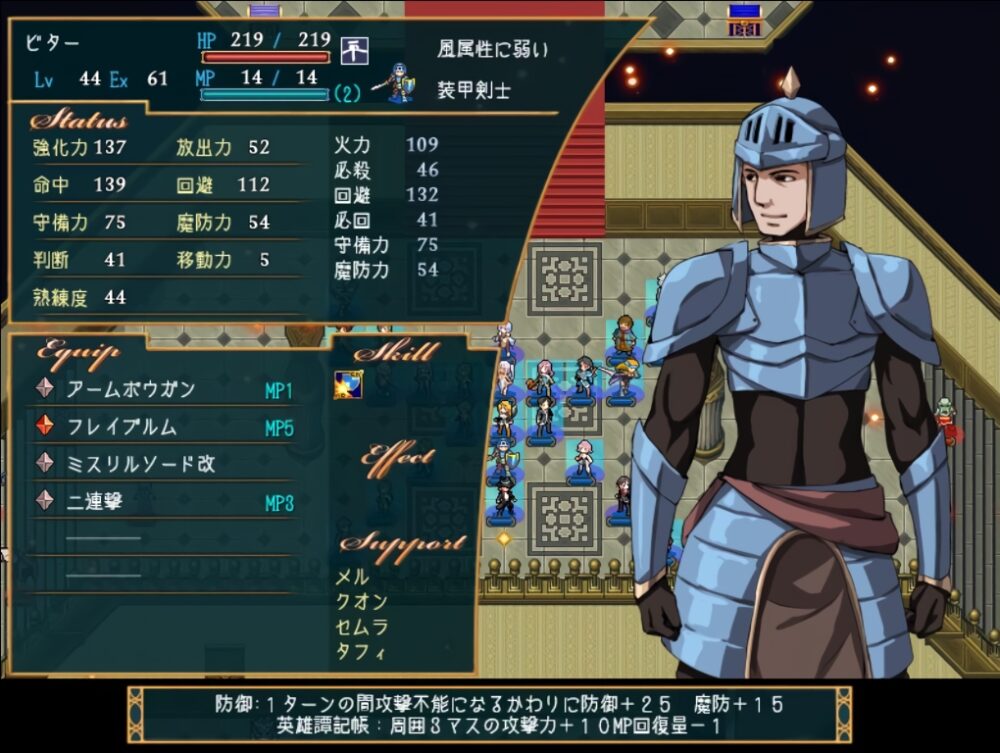The image size is (1000, 753).
Task: Select support partner メル
Action: pyautogui.click(x=352, y=577)
